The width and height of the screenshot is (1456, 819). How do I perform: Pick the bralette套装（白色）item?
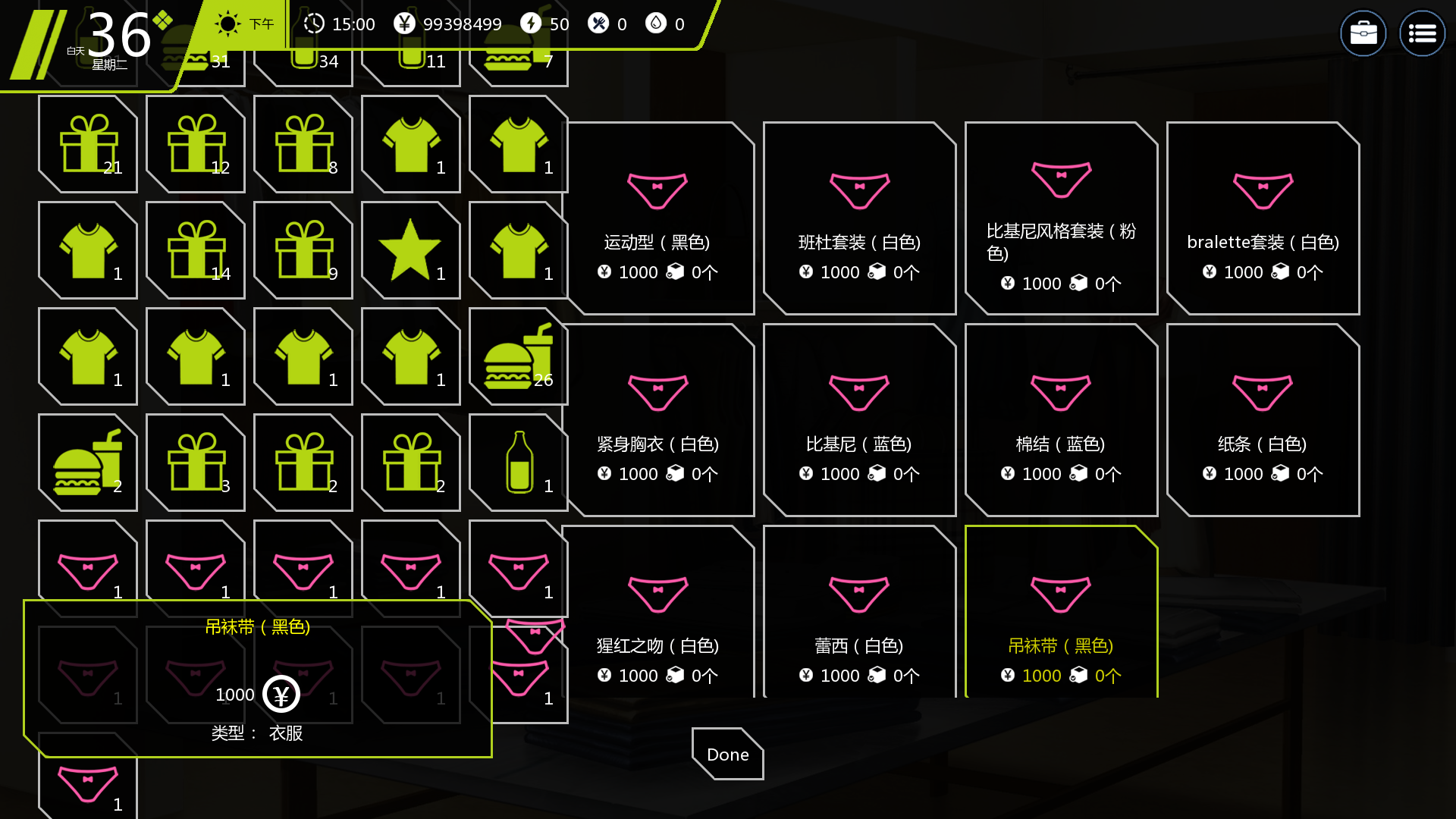1263,218
